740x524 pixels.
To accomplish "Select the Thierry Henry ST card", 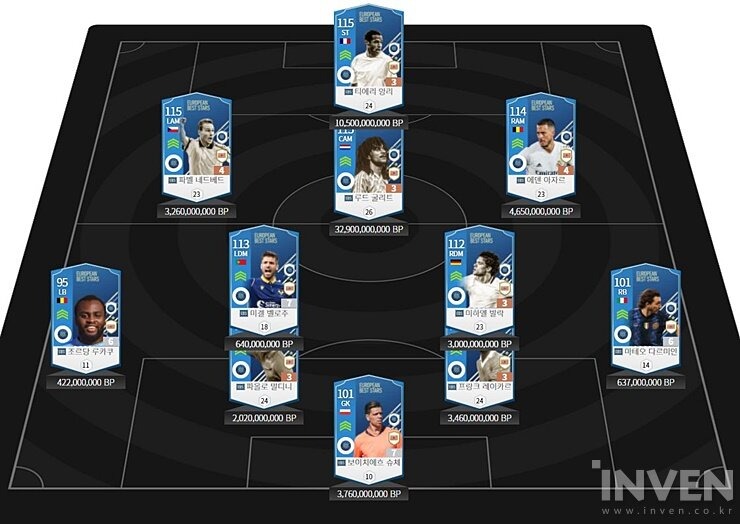I will (x=369, y=58).
